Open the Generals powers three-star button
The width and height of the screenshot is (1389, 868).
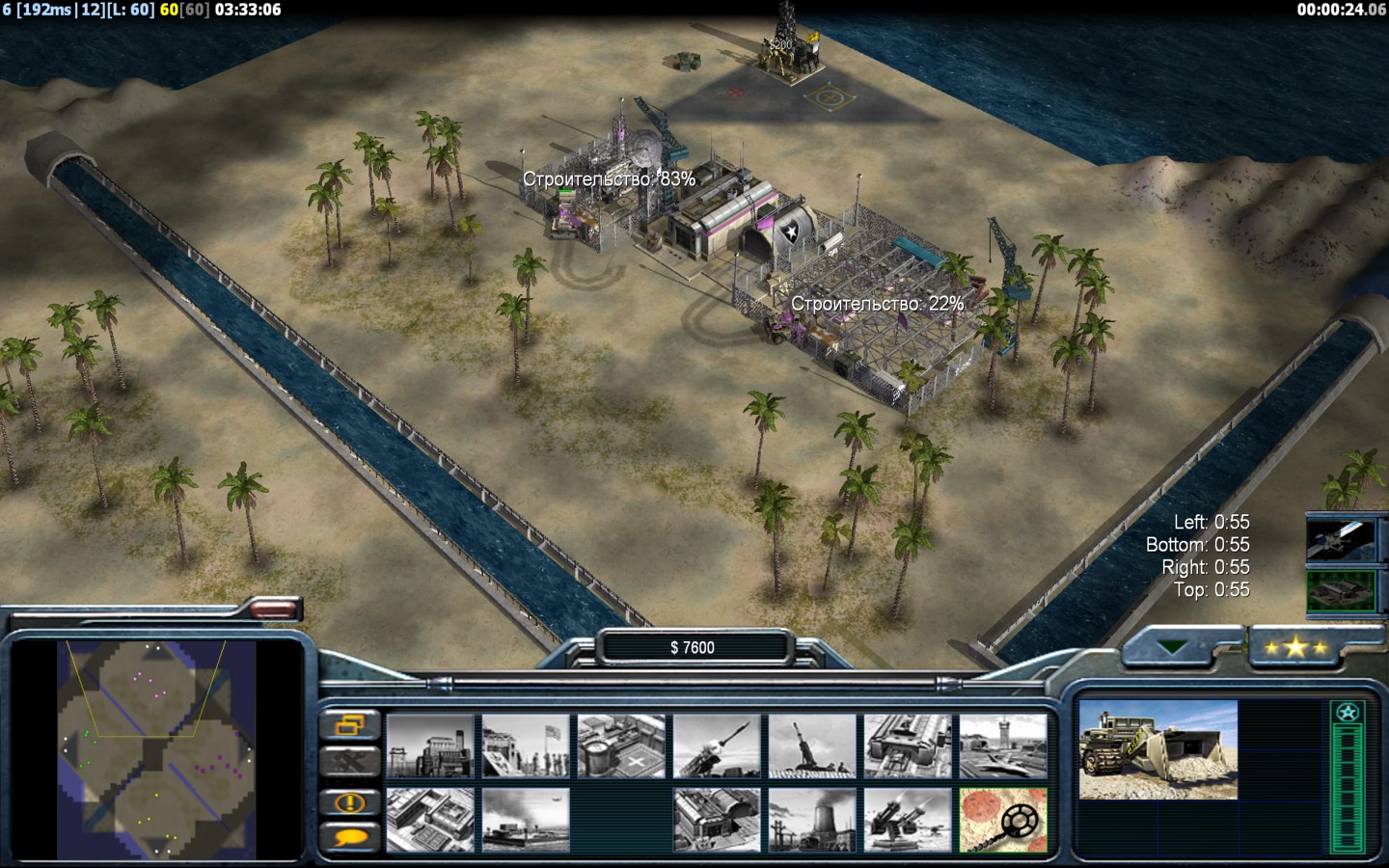click(x=1295, y=648)
